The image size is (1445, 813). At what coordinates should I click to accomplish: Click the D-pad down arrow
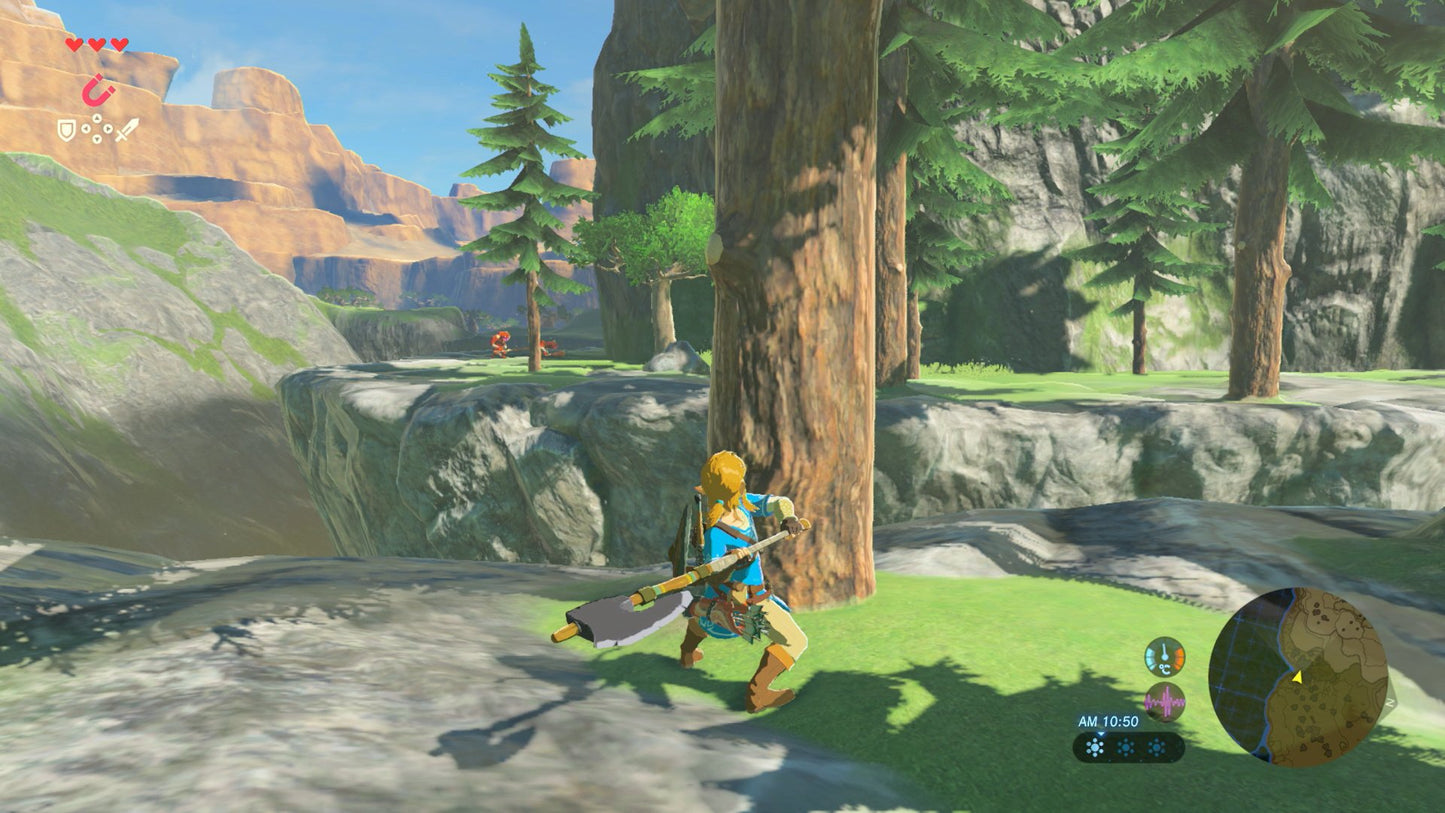(x=97, y=138)
